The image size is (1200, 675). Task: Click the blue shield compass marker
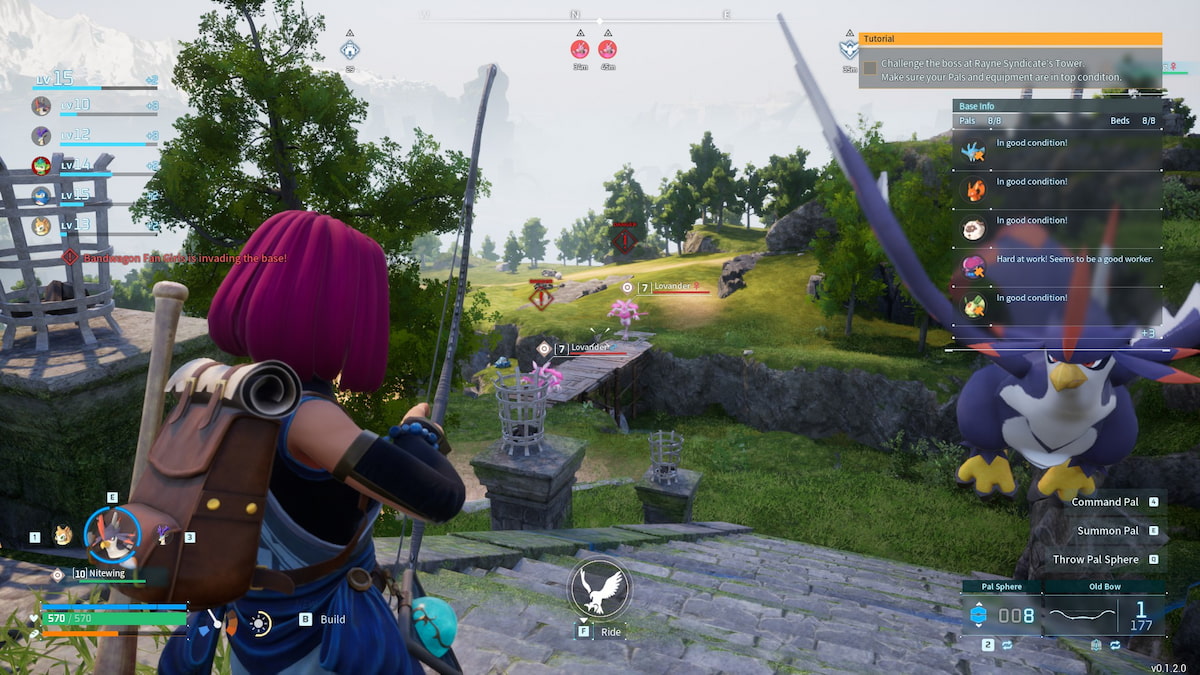[x=349, y=49]
